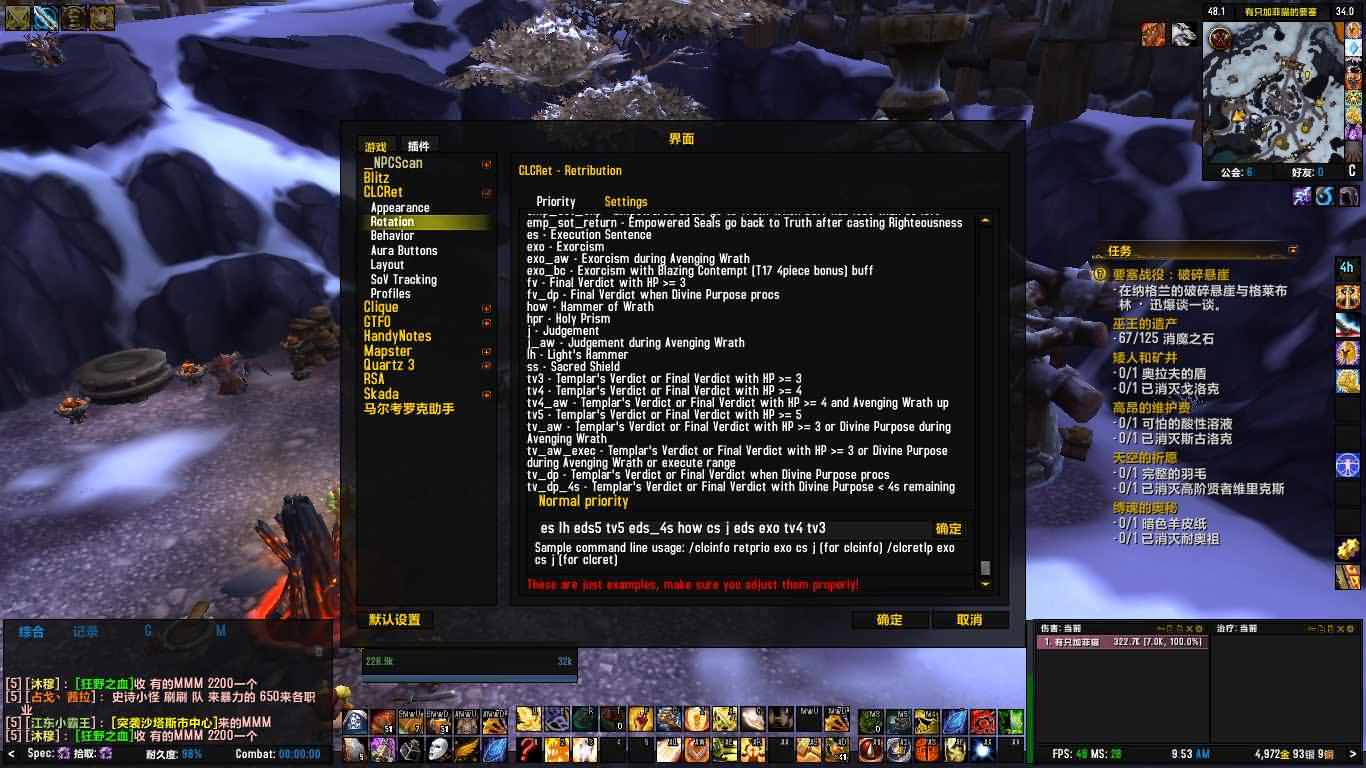The height and width of the screenshot is (768, 1366).
Task: Switch to the 游戏 (Game) tab
Action: [x=376, y=147]
